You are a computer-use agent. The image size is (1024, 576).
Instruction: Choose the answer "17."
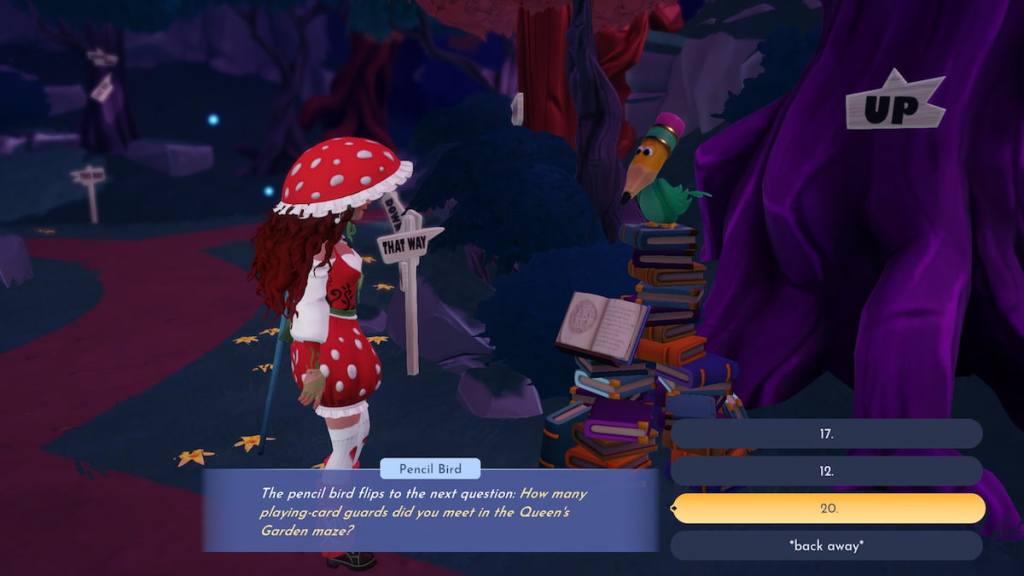tap(826, 434)
